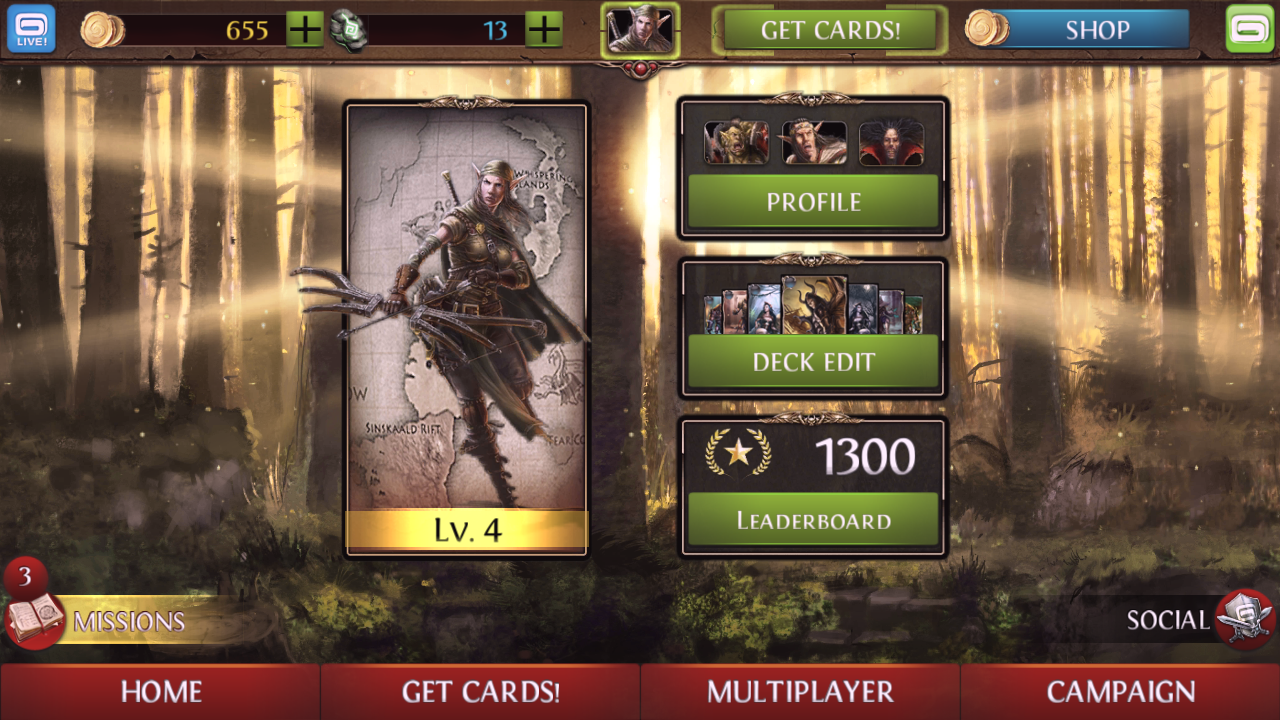Click the gold coins currency icon
Viewport: 1280px width, 720px height.
103,29
